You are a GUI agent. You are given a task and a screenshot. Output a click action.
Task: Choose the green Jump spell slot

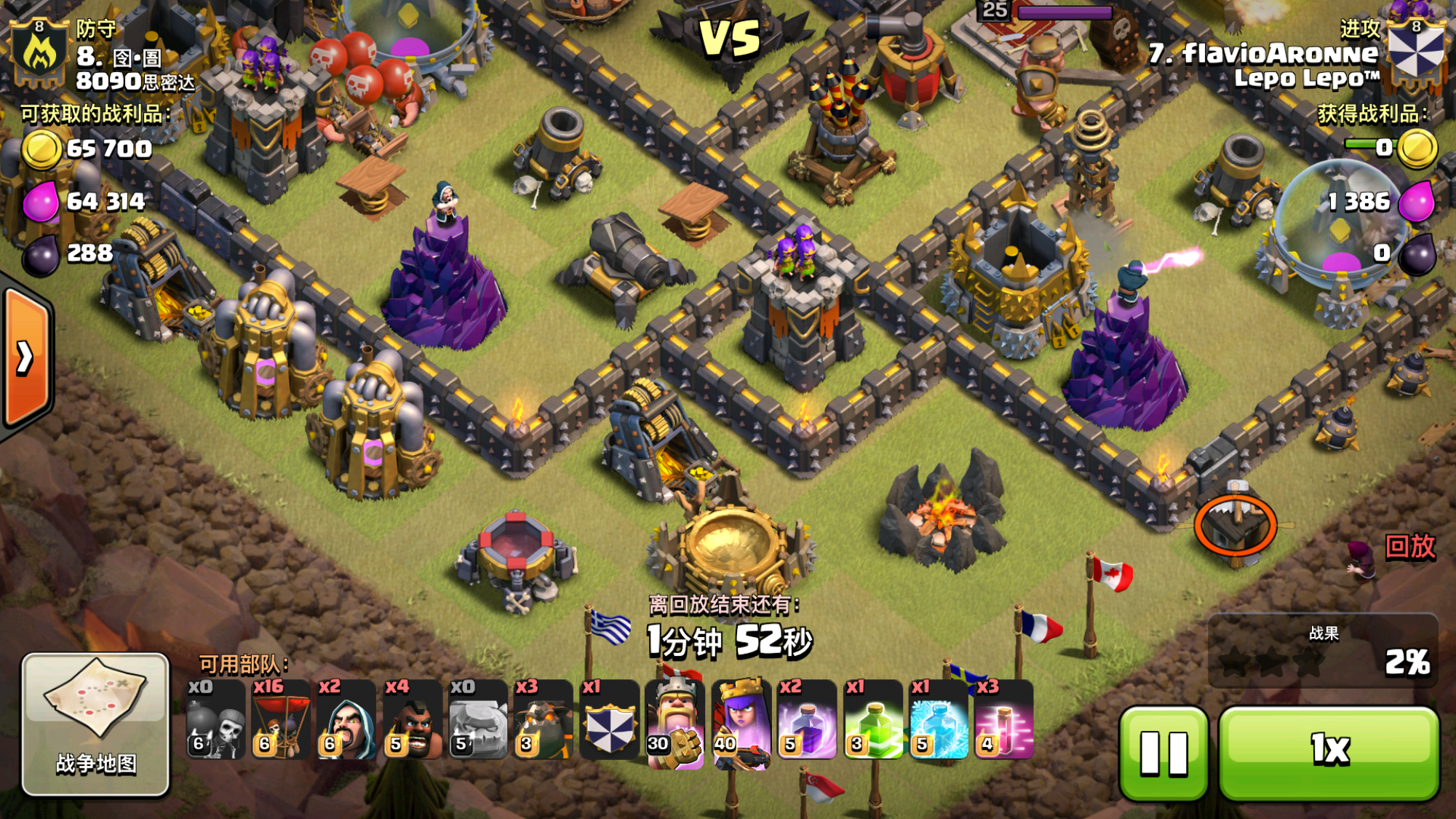pos(872,719)
